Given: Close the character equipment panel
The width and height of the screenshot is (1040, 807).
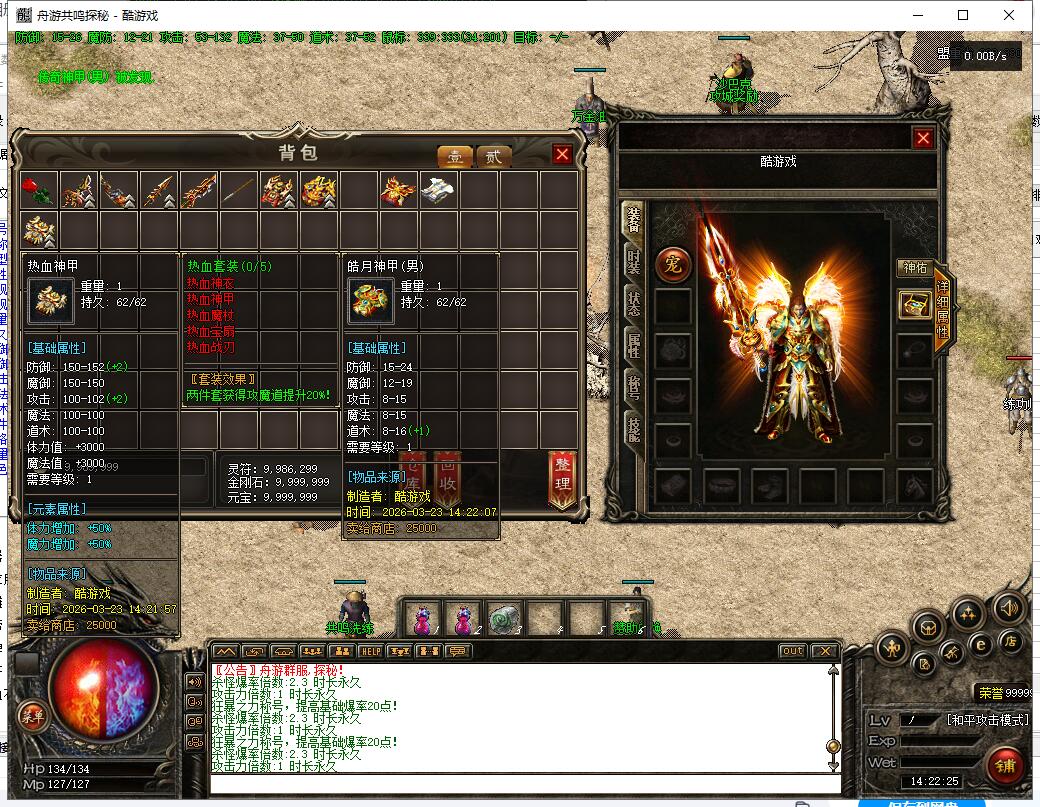Looking at the screenshot, I should (x=923, y=138).
